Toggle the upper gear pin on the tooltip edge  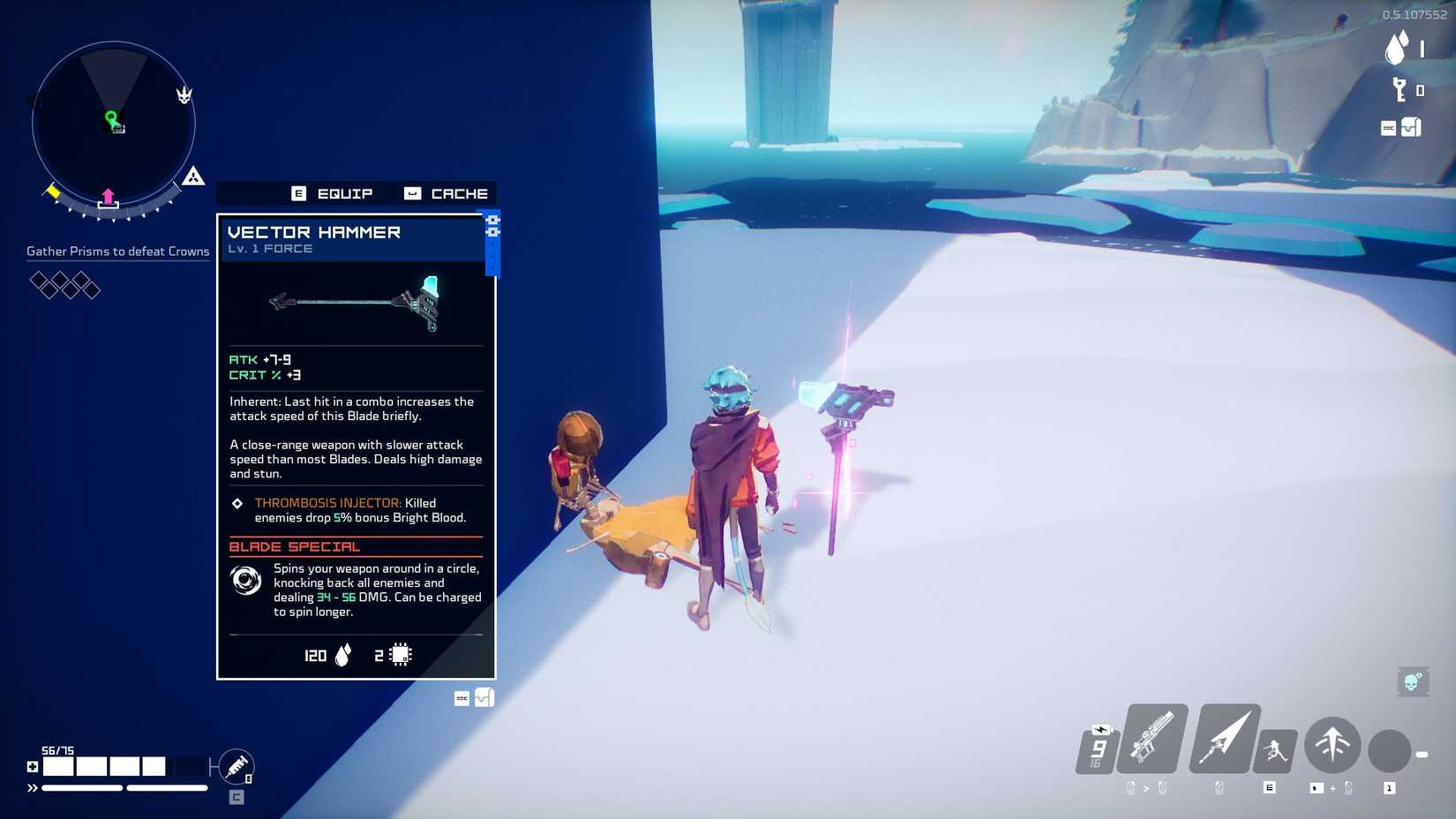tap(492, 222)
